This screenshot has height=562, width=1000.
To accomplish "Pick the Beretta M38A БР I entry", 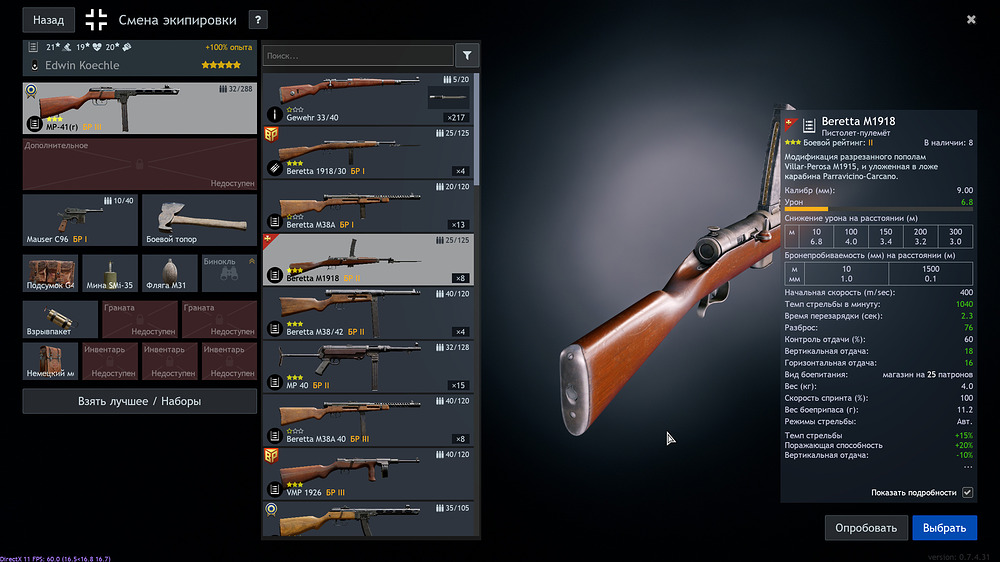I will click(367, 206).
